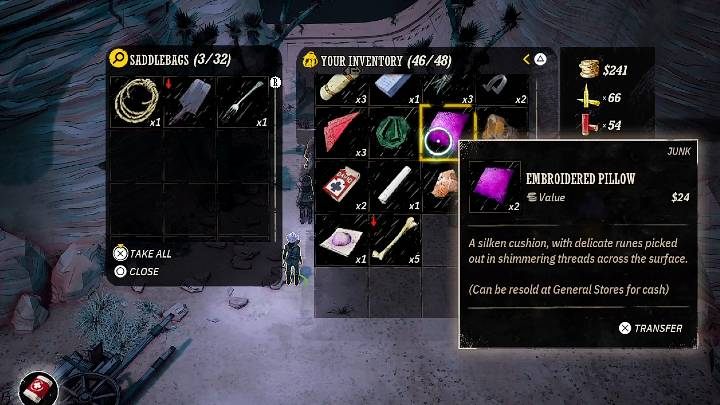Click the bone stack in inventory
Image resolution: width=720 pixels, height=405 pixels.
[x=395, y=240]
